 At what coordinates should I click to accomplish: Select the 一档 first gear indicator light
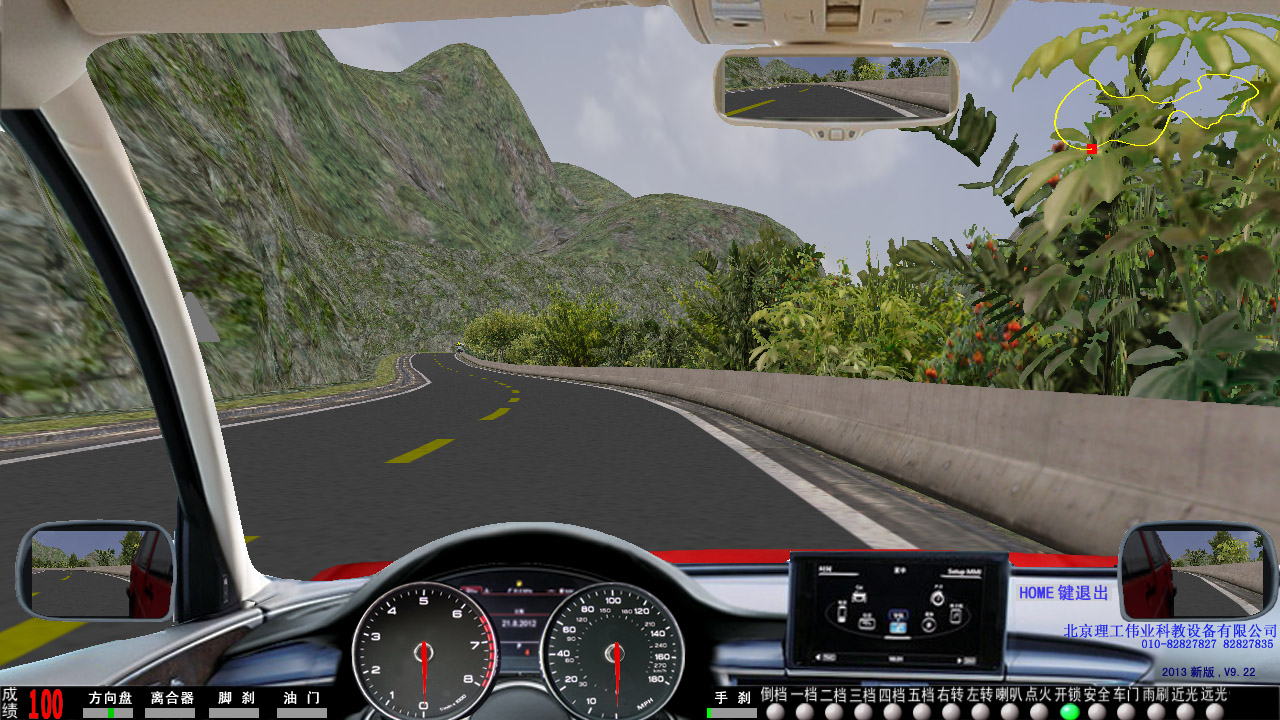coord(804,712)
